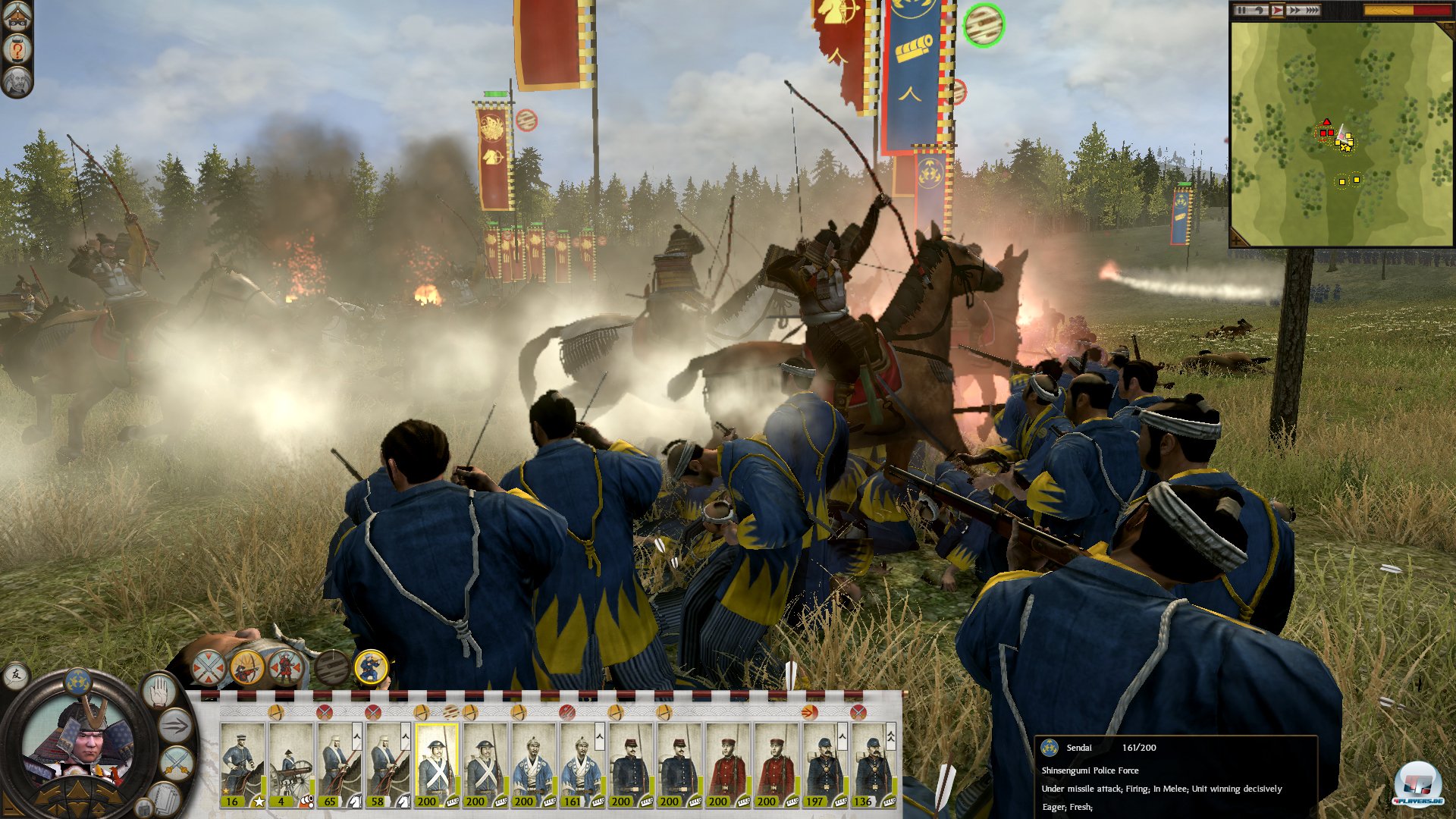This screenshot has width=1456, height=819.
Task: Open the diplomacy chat speech bubble icon
Action: [x=16, y=674]
